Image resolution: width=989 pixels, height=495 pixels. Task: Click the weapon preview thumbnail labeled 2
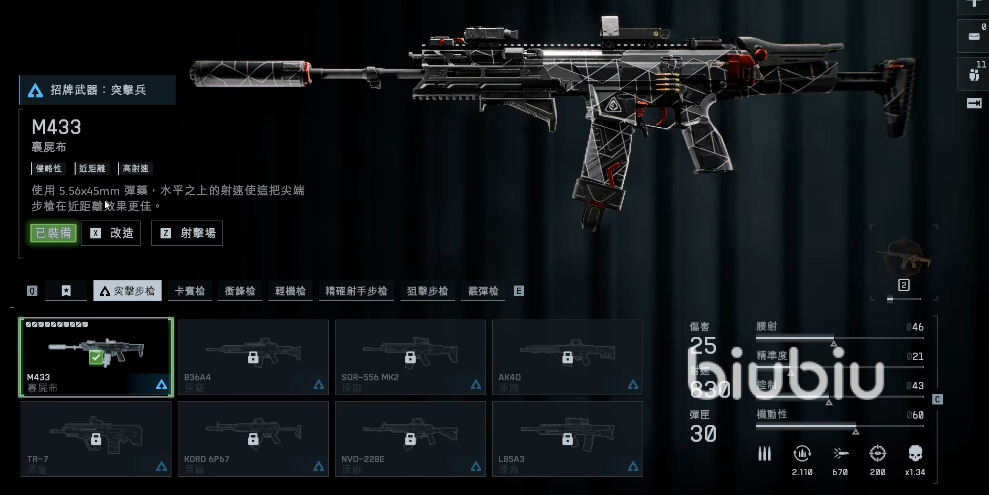coord(903,261)
